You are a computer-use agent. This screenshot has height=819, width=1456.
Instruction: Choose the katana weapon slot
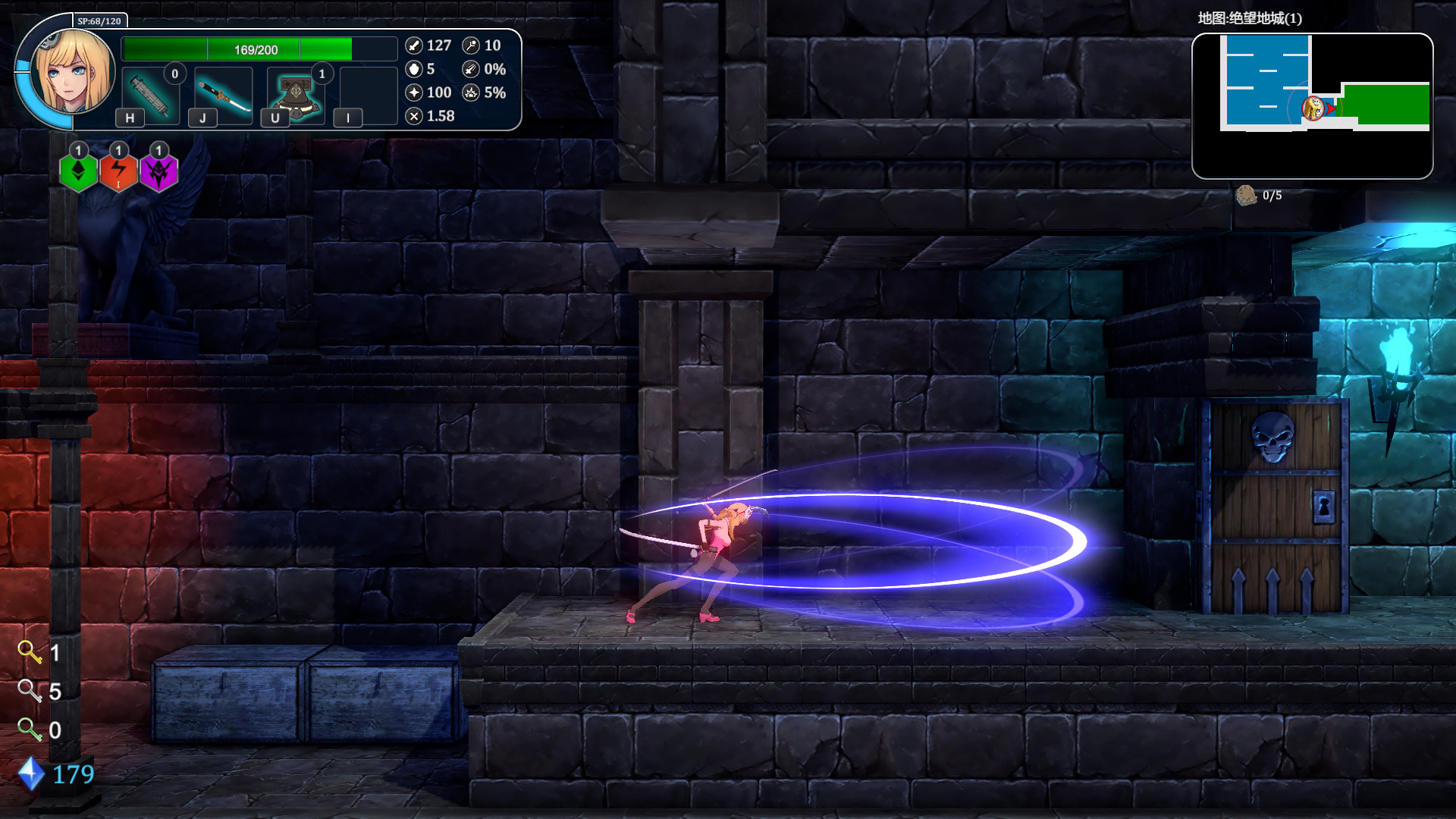[x=223, y=96]
